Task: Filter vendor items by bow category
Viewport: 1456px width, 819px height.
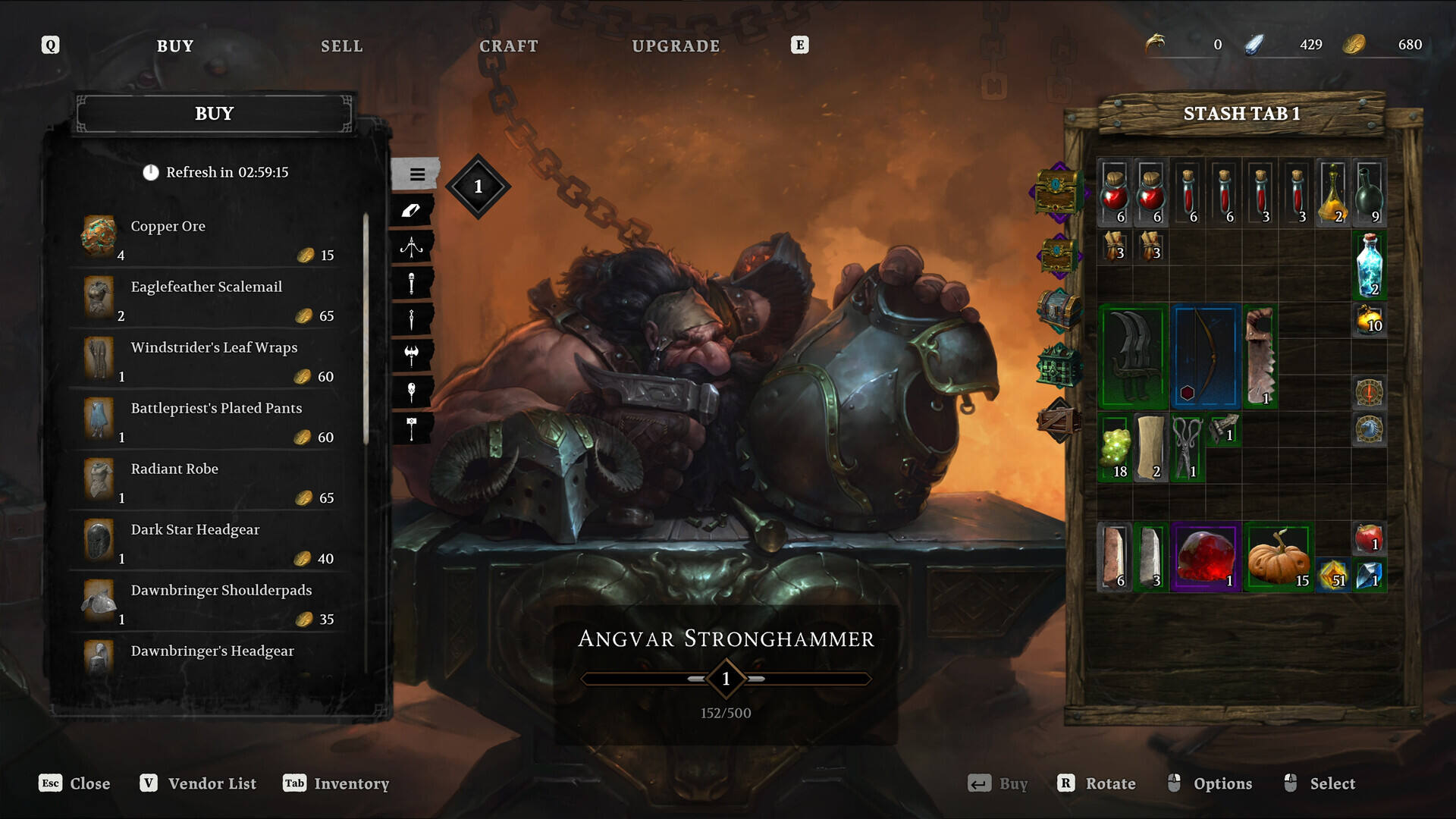Action: (x=412, y=246)
